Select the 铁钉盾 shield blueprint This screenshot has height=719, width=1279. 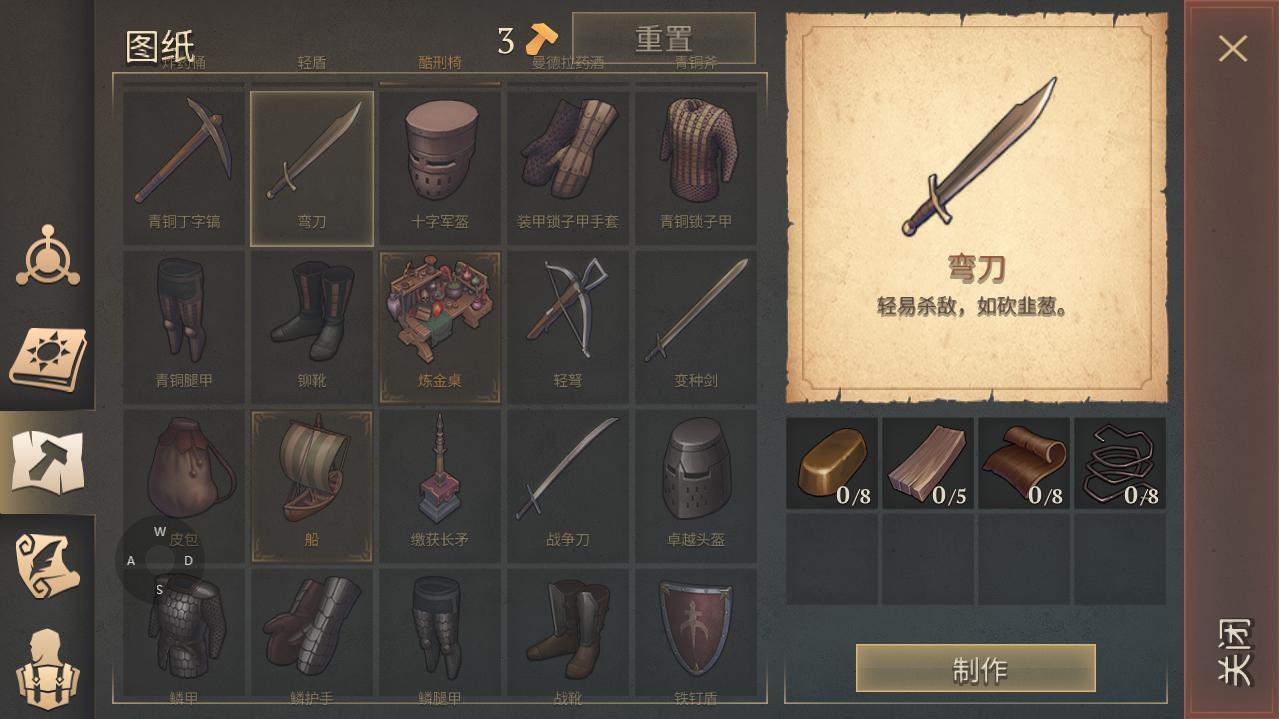pos(696,634)
